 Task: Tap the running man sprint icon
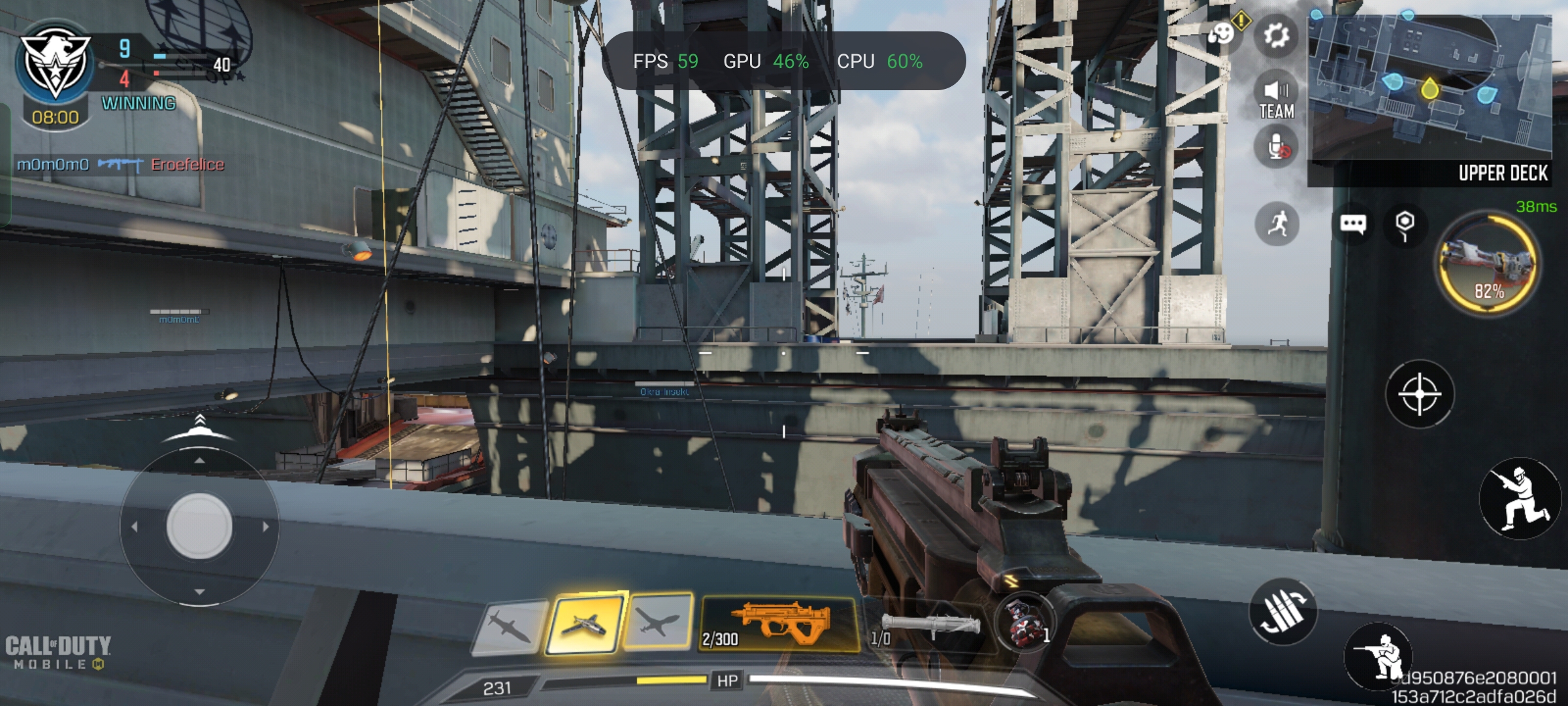[x=1277, y=224]
